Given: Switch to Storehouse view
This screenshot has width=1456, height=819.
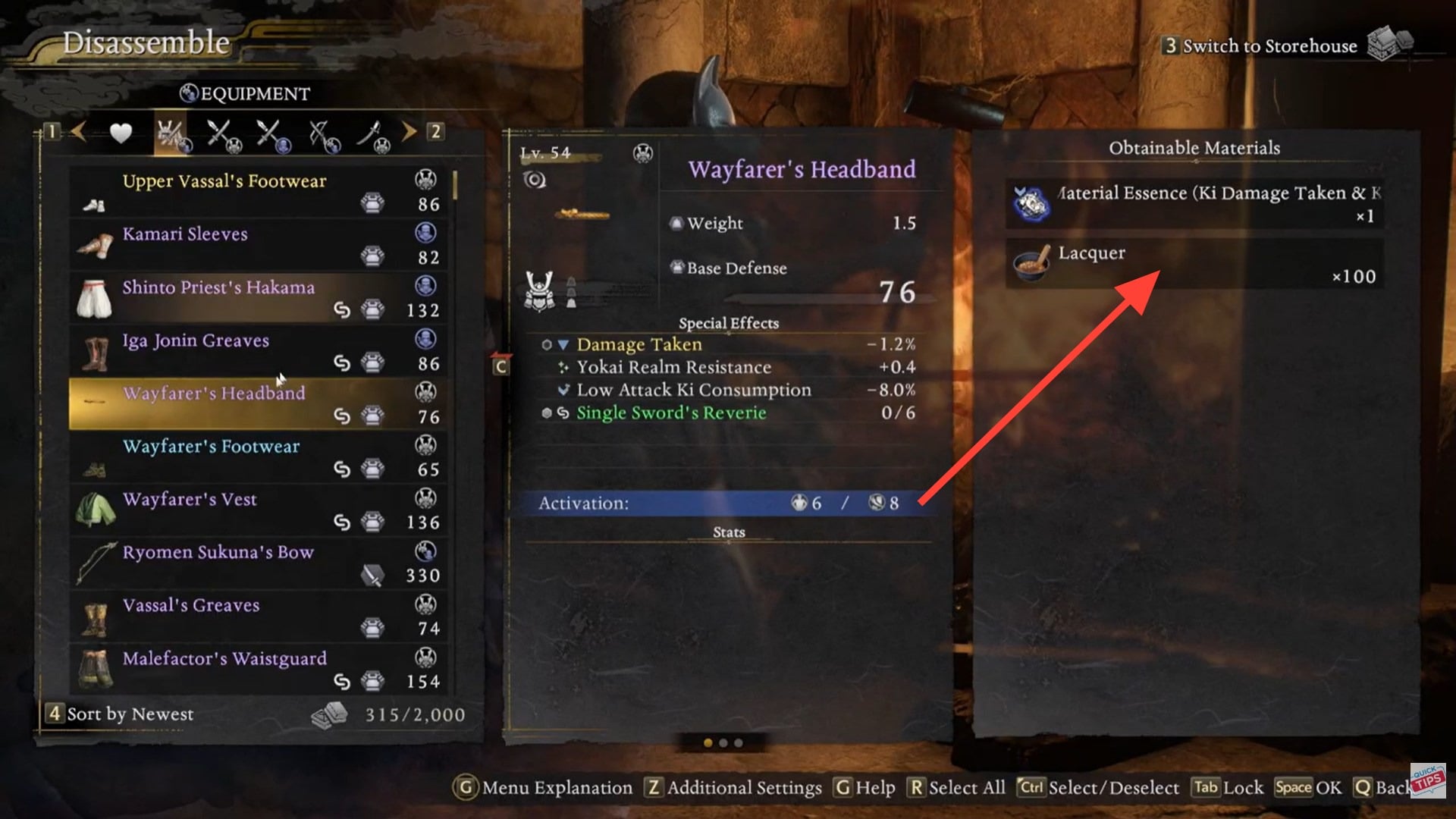Looking at the screenshot, I should pos(1269,46).
